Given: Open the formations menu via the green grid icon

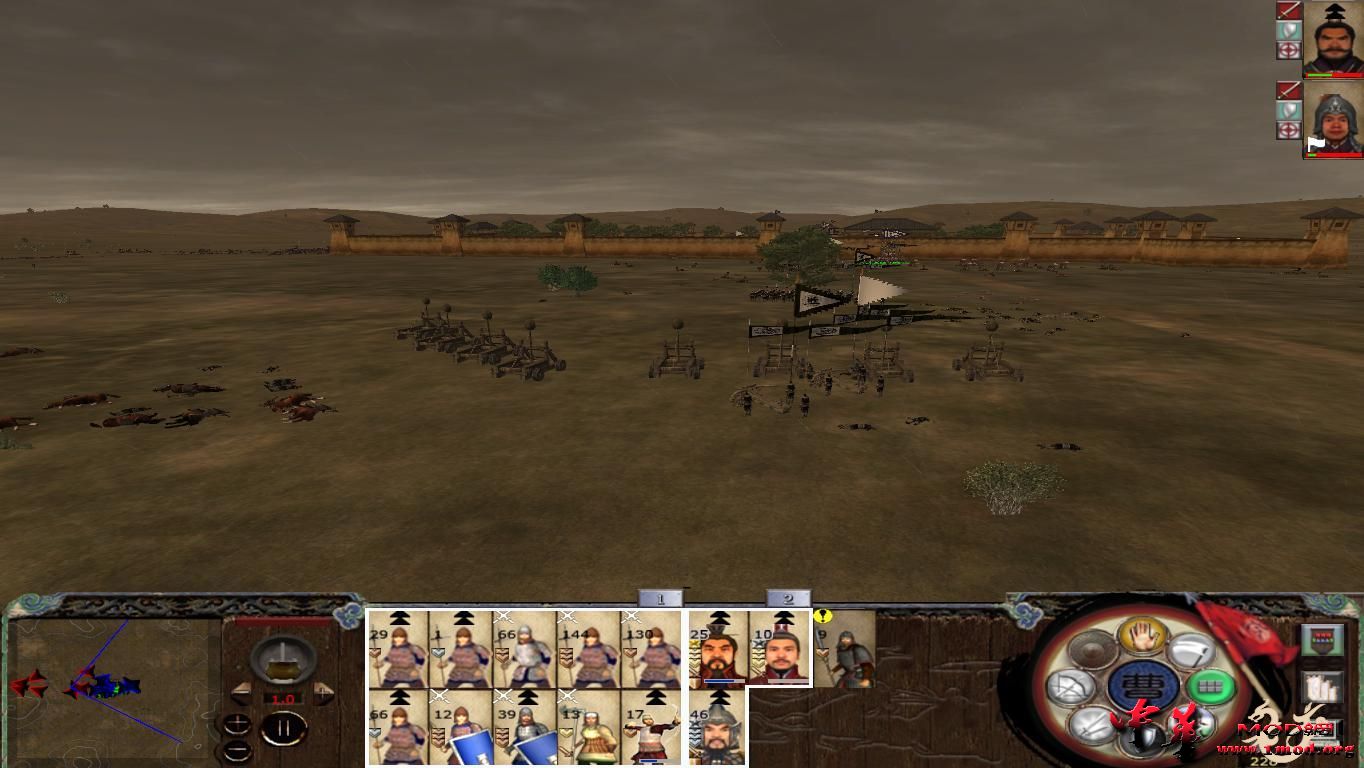Looking at the screenshot, I should coord(1210,688).
